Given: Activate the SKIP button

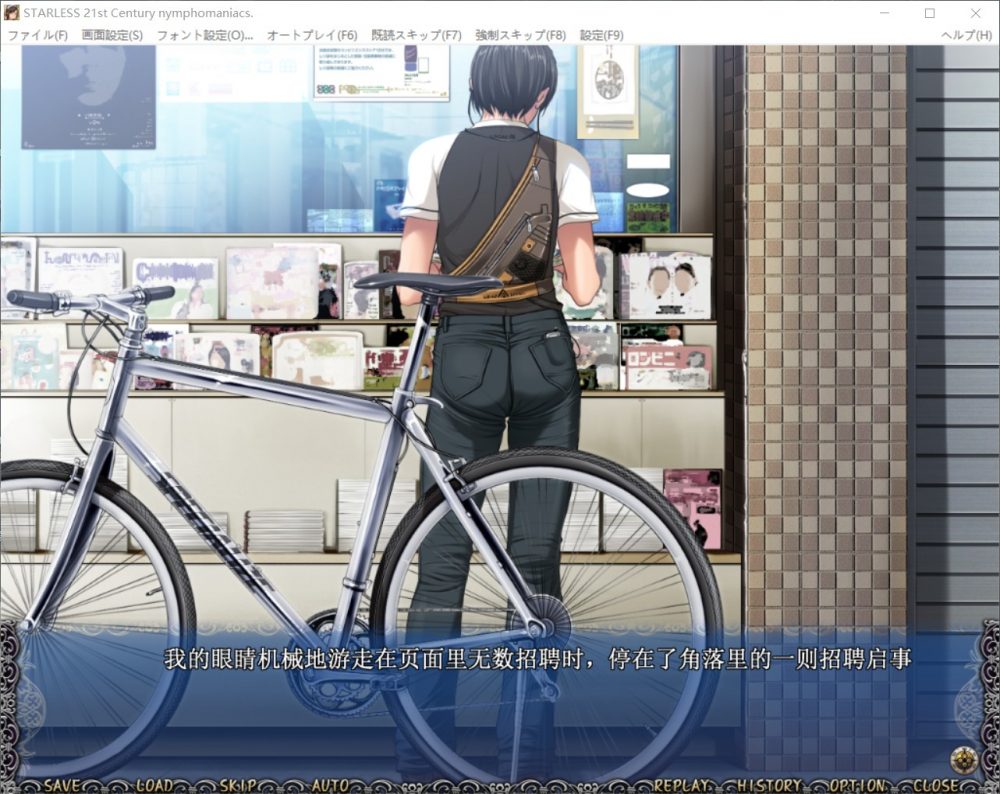Looking at the screenshot, I should [x=237, y=785].
